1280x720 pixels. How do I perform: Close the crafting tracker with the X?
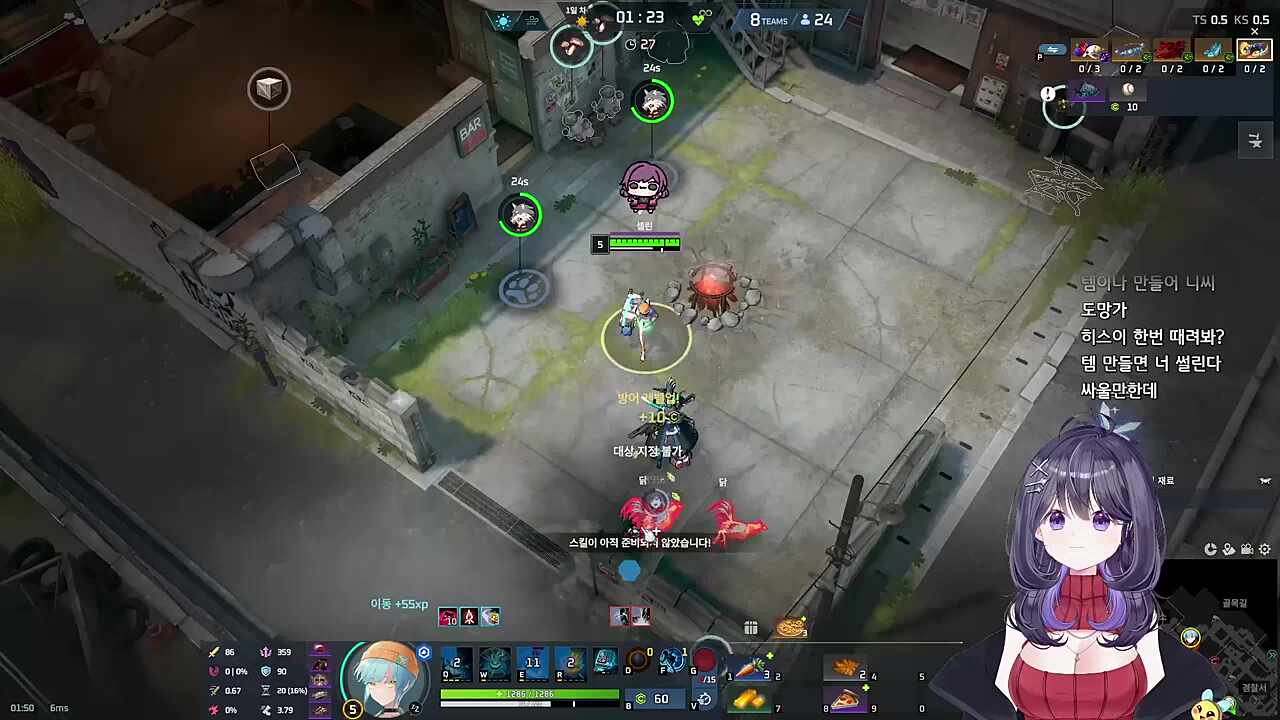(x=1254, y=31)
